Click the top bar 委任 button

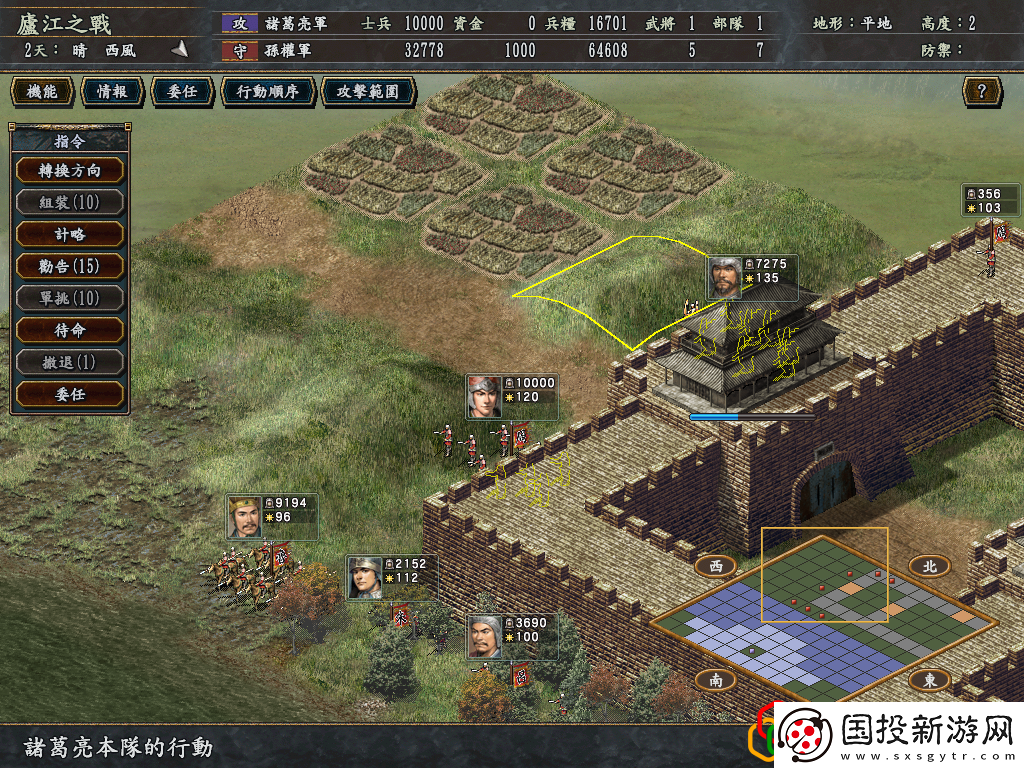coord(182,92)
